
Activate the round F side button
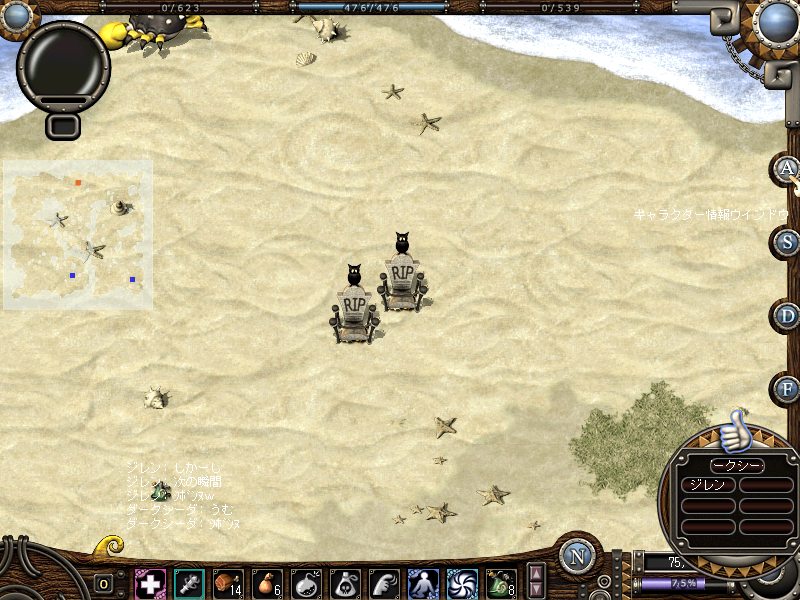point(787,389)
